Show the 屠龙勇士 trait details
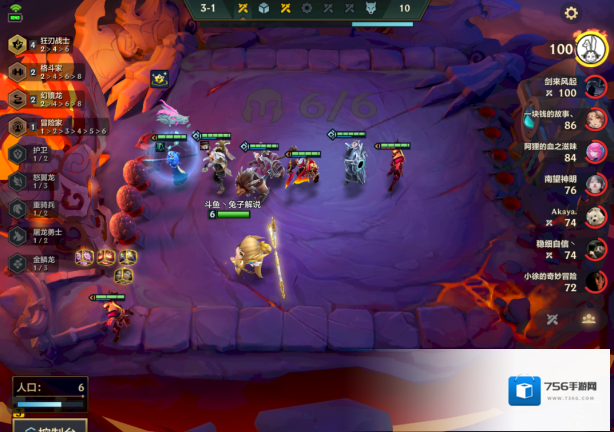This screenshot has height=432, width=614. pyautogui.click(x=38, y=235)
